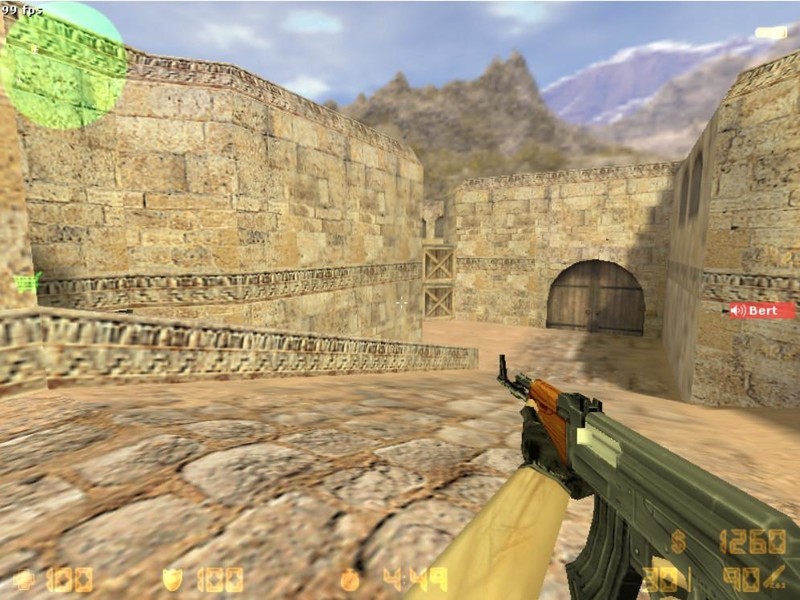Screen dimensions: 800x600
Task: Click the Bert voice chat indicator
Action: 762,311
